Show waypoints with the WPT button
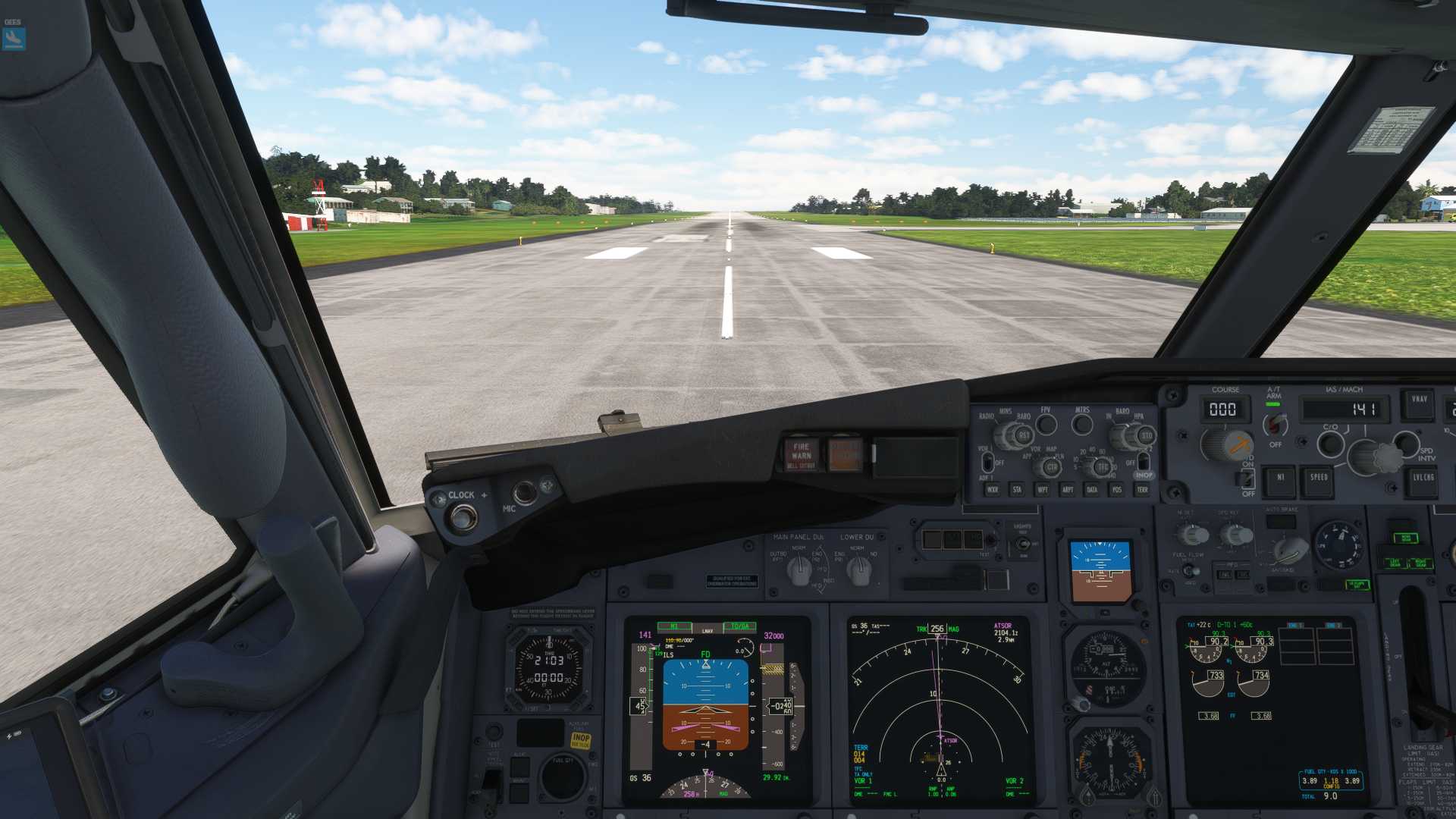Image resolution: width=1456 pixels, height=819 pixels. pos(1043,490)
